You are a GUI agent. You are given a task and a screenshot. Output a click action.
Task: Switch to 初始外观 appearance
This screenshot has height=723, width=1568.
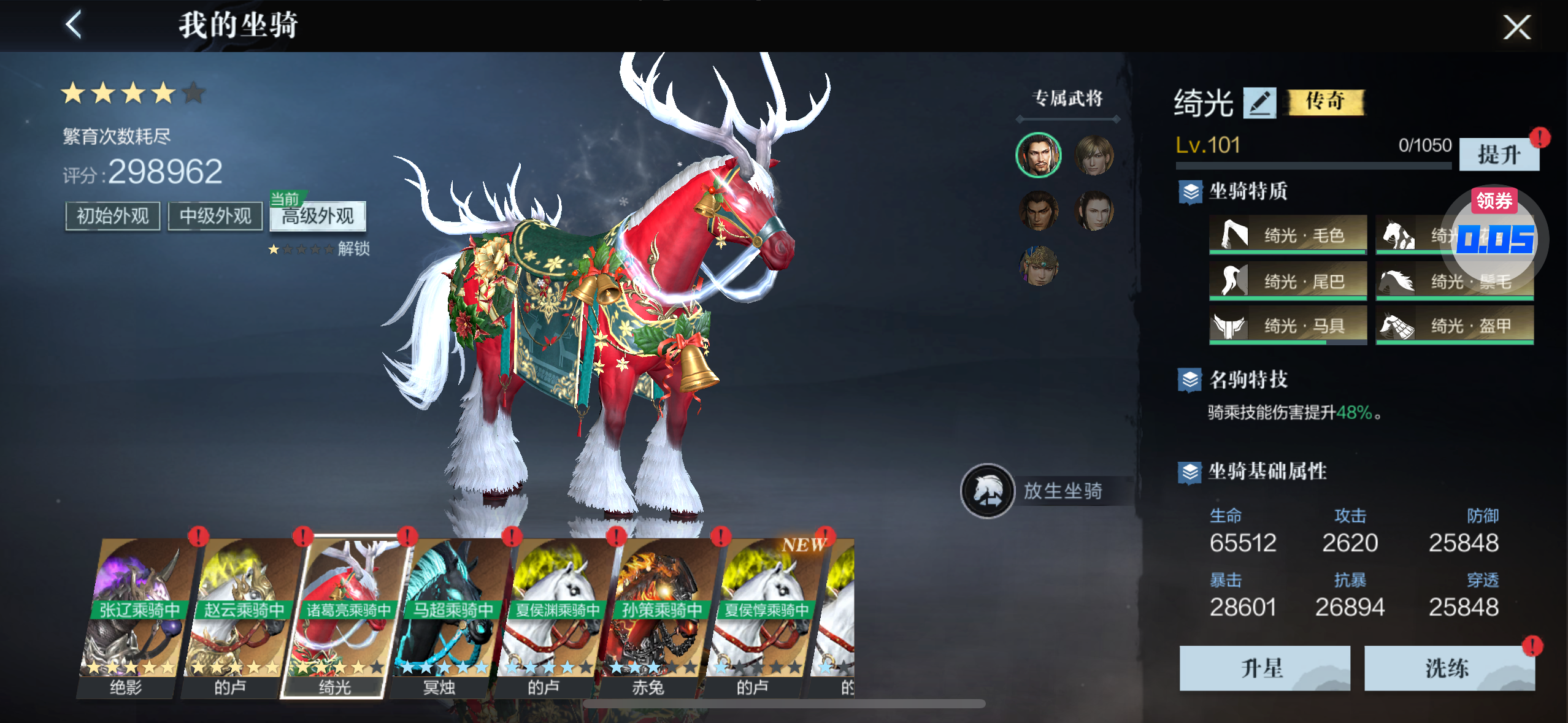coord(113,216)
